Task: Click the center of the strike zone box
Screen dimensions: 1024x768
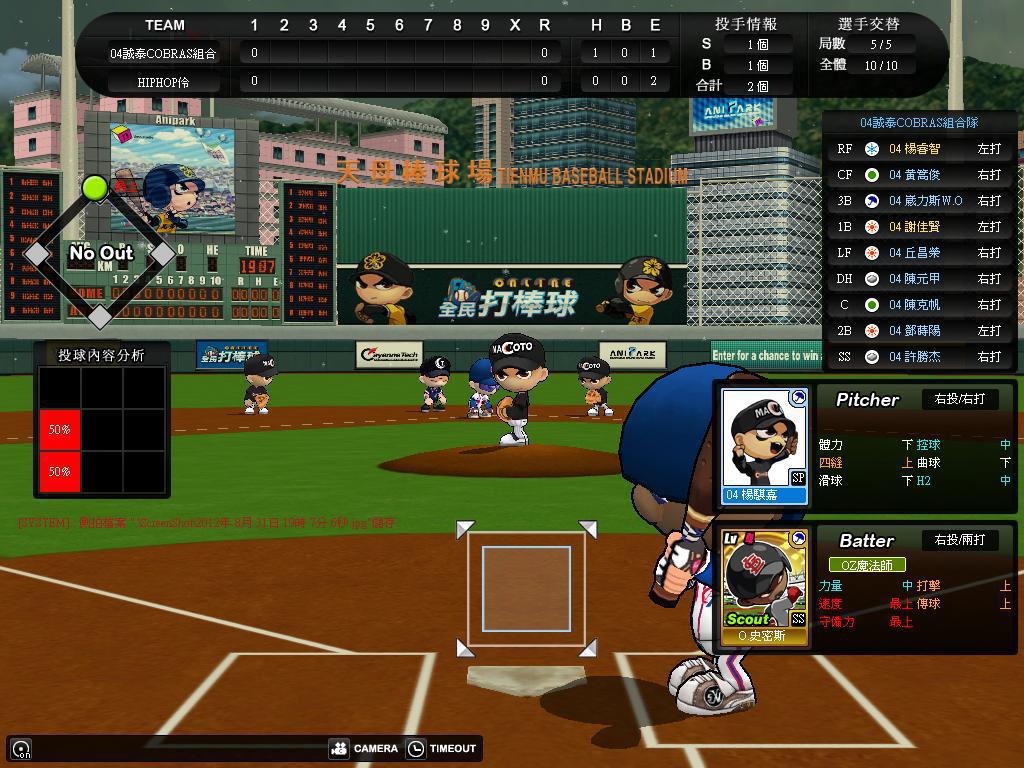Action: click(x=526, y=589)
